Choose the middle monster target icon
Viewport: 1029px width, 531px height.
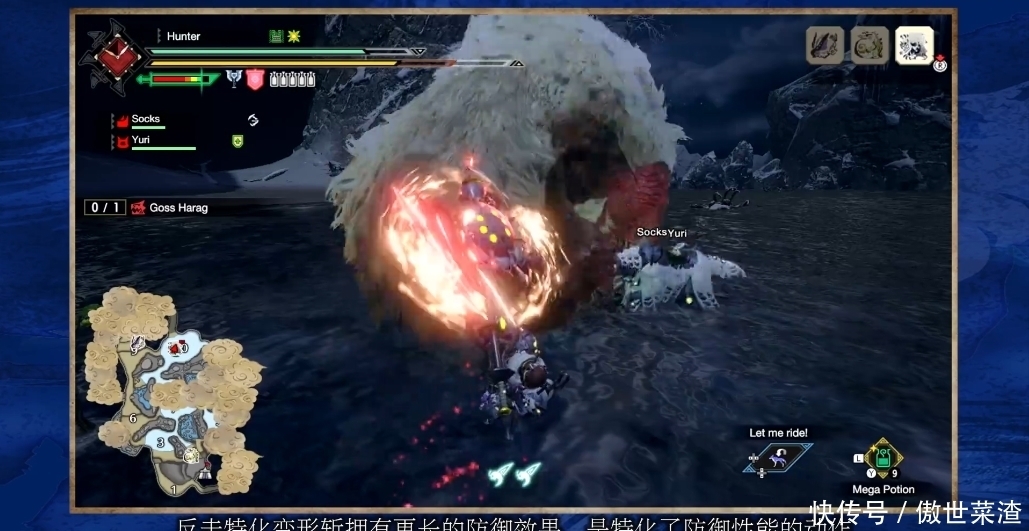(x=869, y=45)
